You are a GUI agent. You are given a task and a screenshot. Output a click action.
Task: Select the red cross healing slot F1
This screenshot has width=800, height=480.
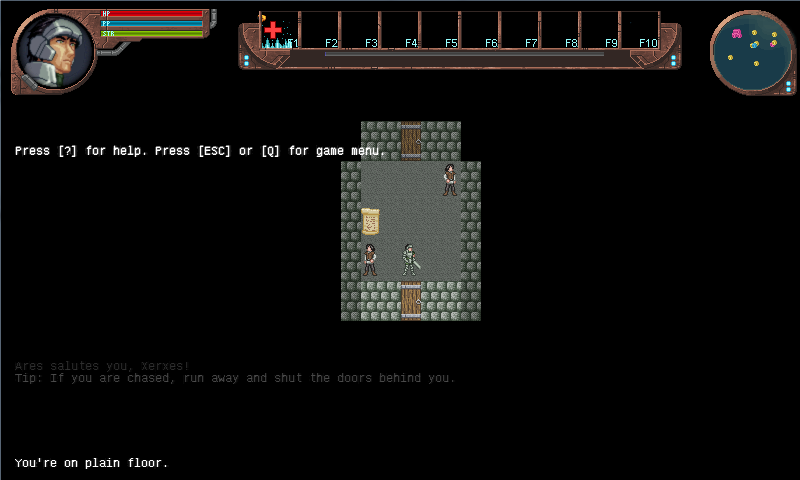click(279, 30)
